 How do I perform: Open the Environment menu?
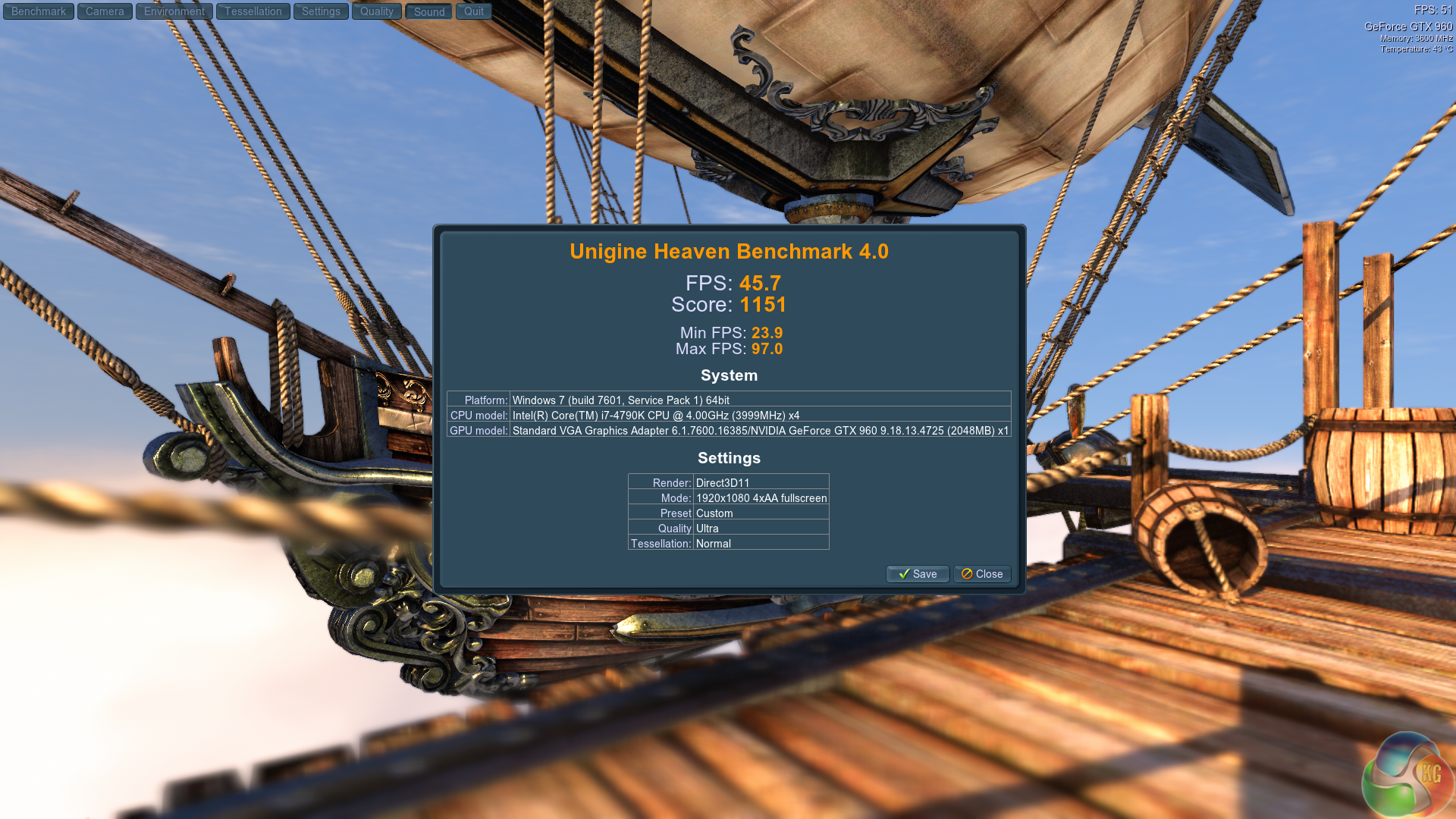point(174,11)
